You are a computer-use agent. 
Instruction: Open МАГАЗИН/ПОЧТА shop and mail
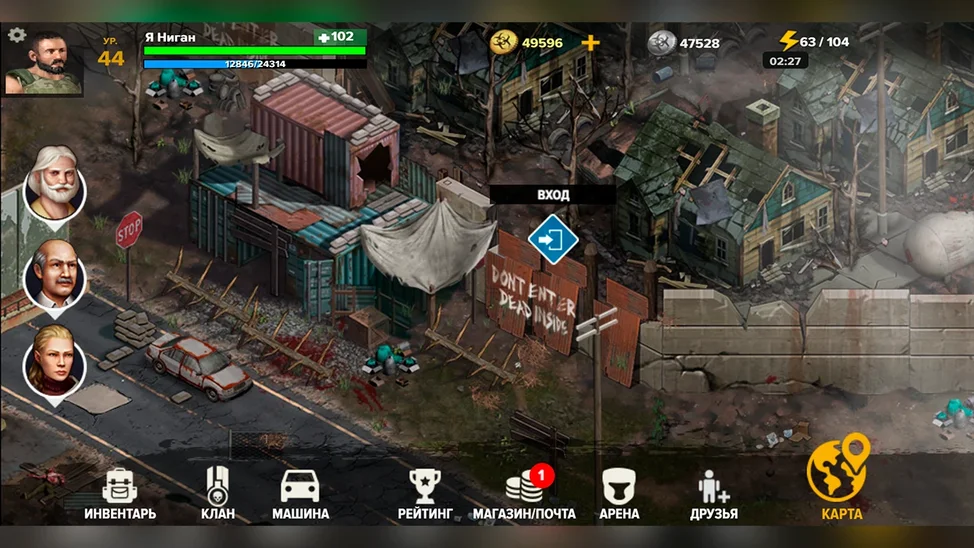[x=526, y=494]
